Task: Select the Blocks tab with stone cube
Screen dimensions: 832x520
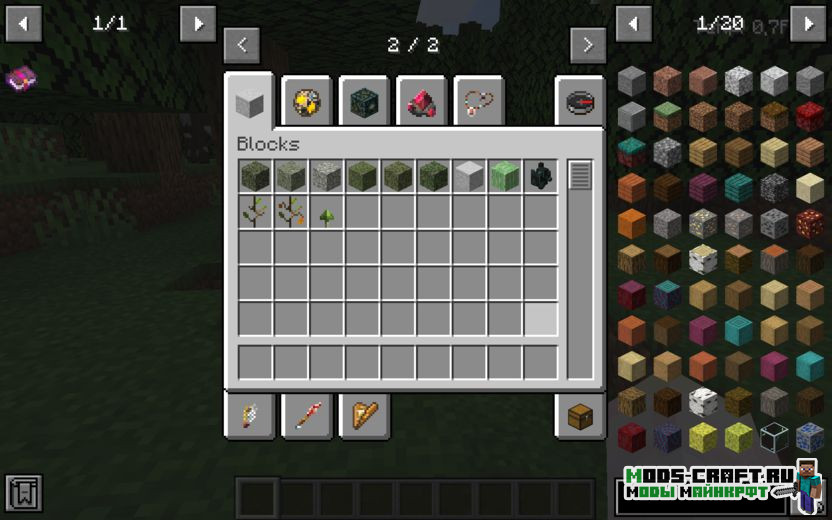Action: 249,100
